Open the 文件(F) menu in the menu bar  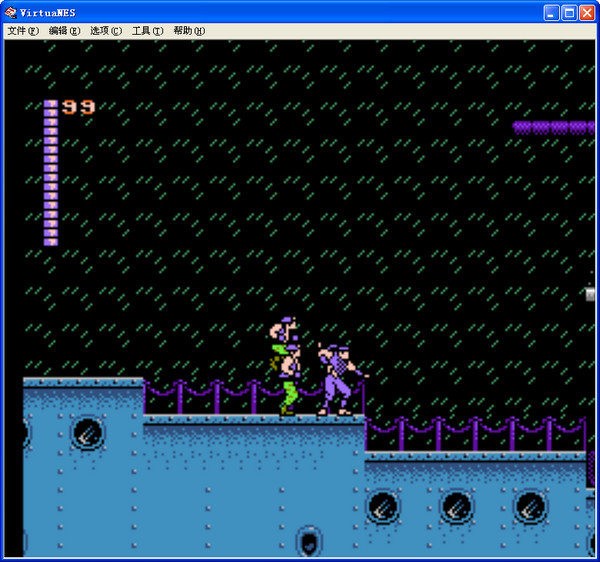(23, 31)
